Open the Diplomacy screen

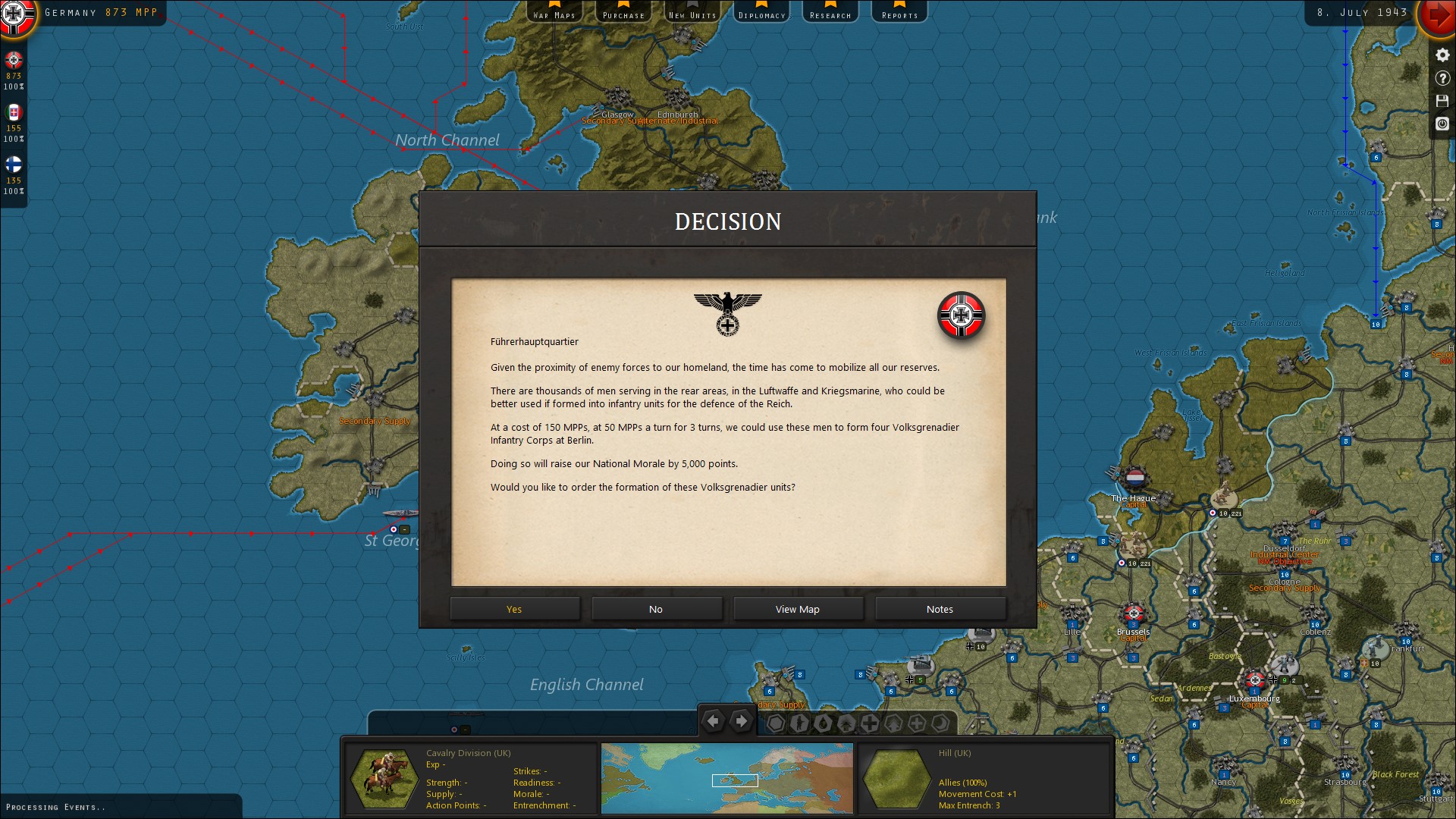coord(761,11)
